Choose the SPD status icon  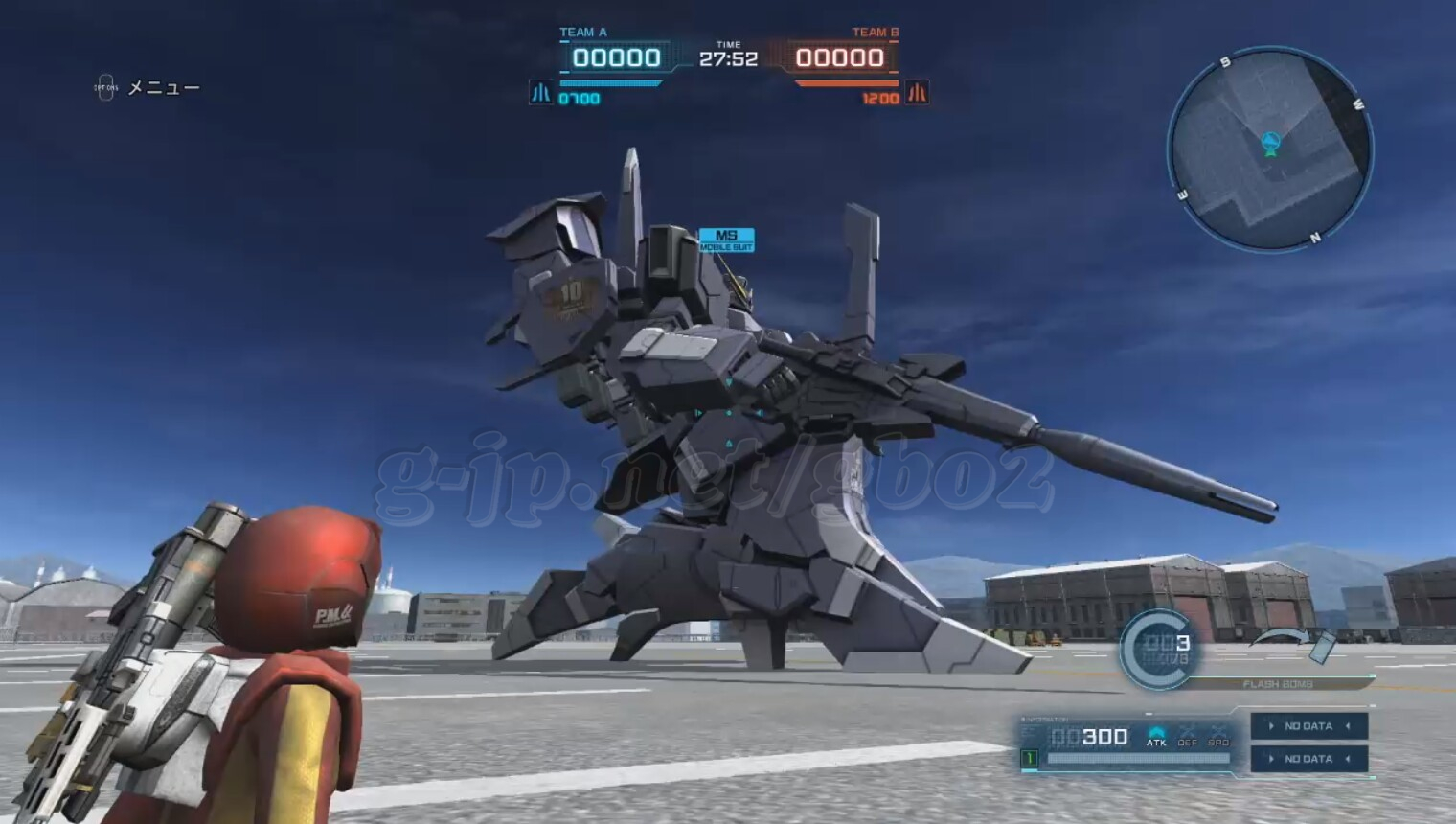(1218, 736)
